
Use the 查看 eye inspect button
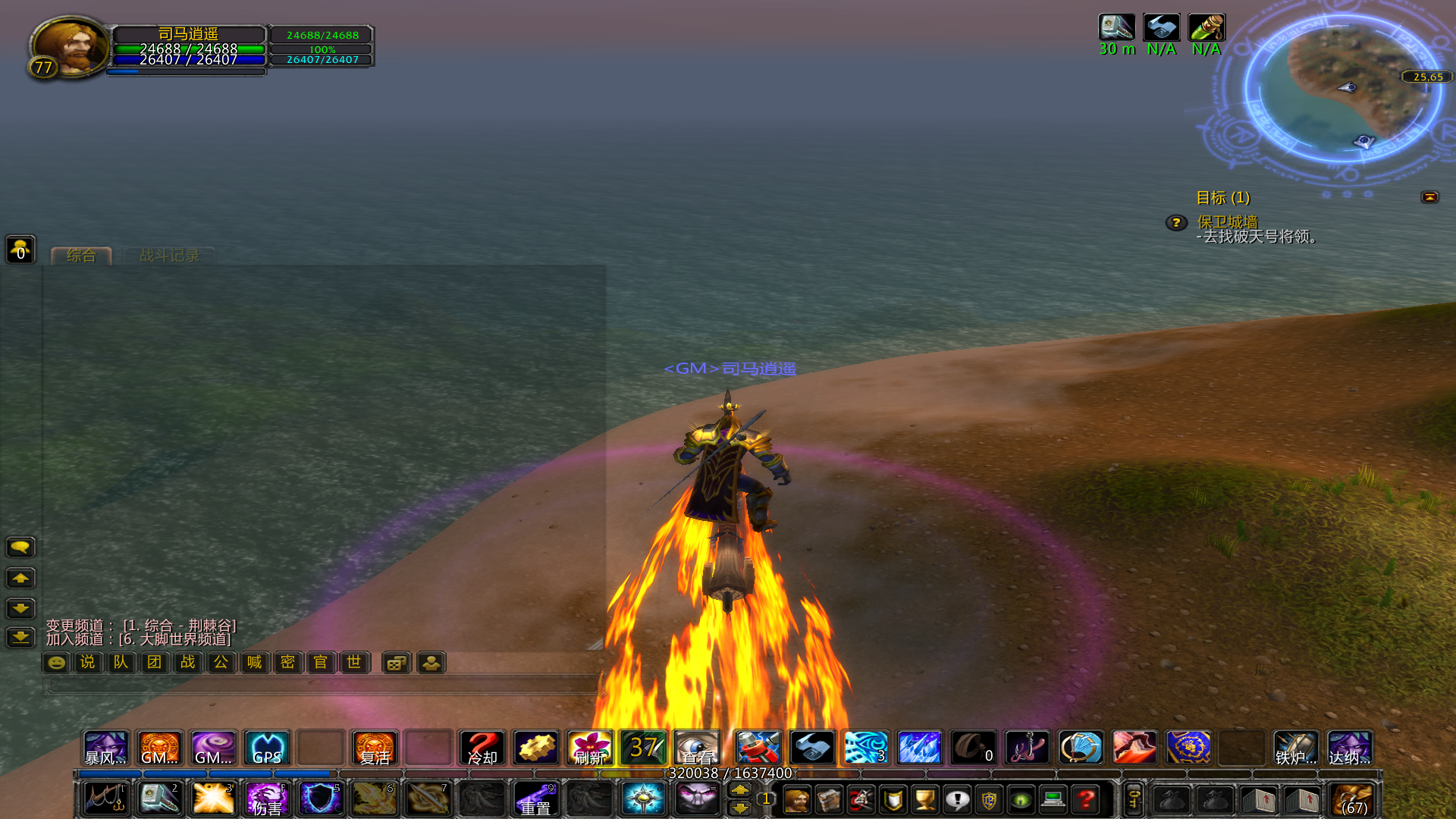coord(697,748)
